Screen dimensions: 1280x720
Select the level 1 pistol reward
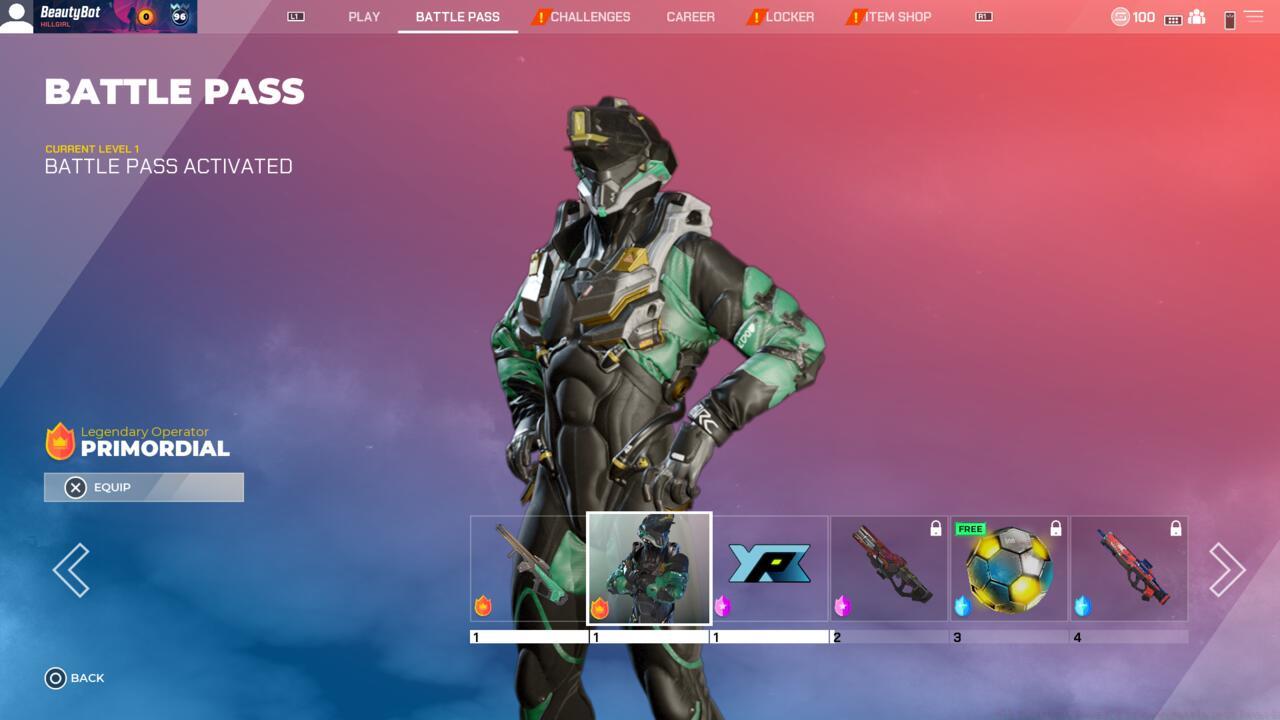[x=528, y=569]
